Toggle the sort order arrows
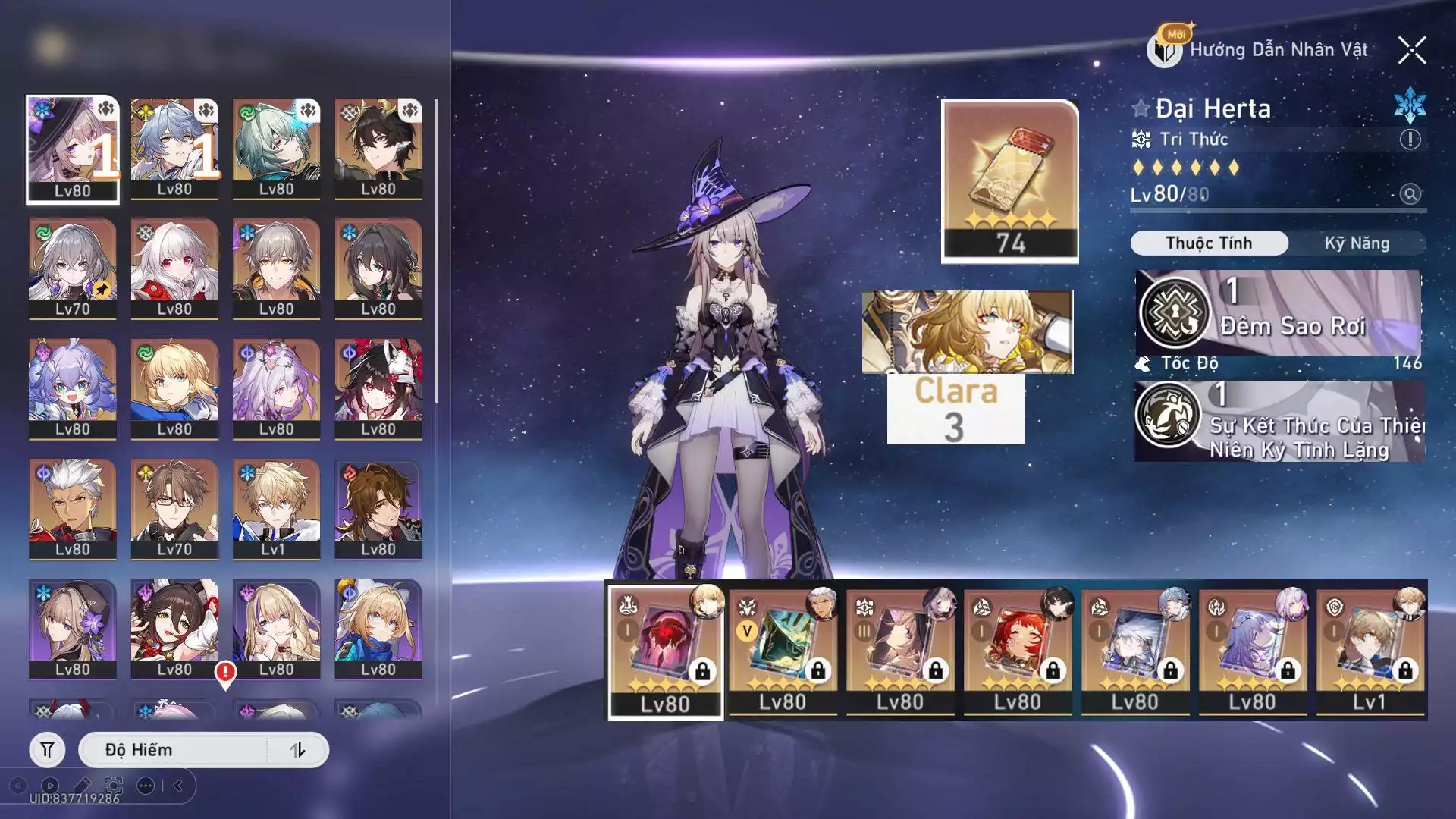This screenshot has width=1456, height=819. tap(297, 750)
